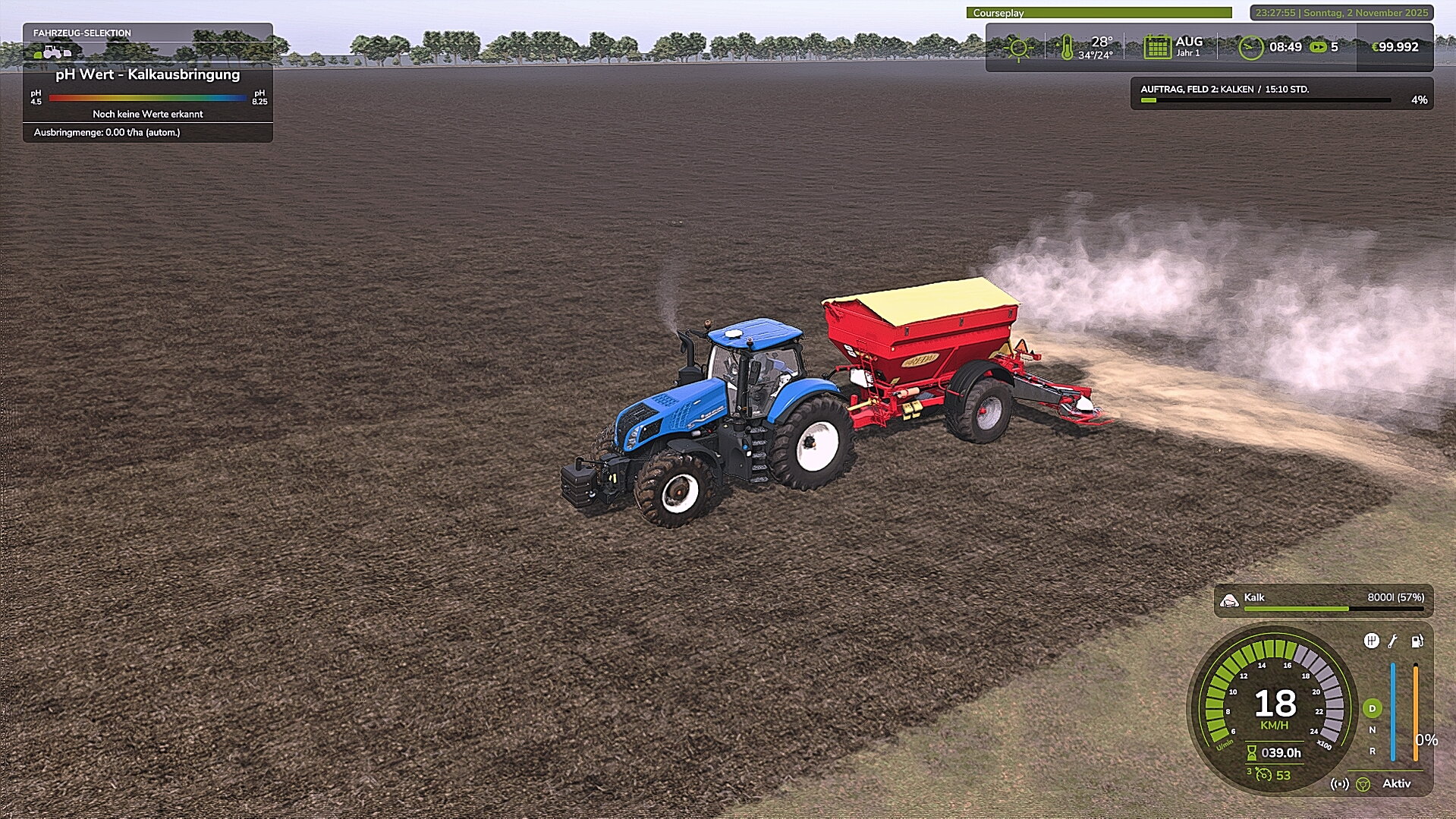Open the weather sun icon

click(x=1020, y=47)
